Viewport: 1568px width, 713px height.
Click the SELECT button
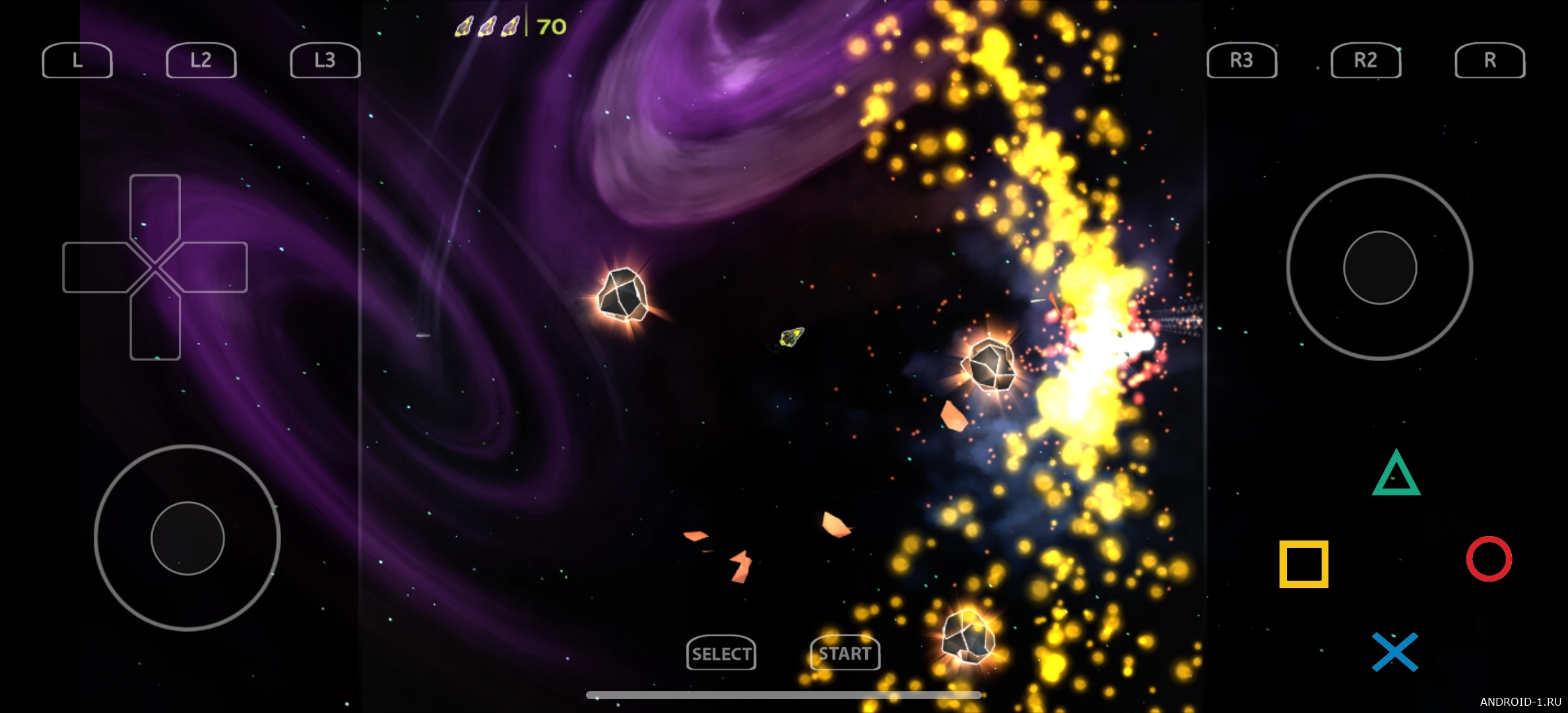pos(721,654)
